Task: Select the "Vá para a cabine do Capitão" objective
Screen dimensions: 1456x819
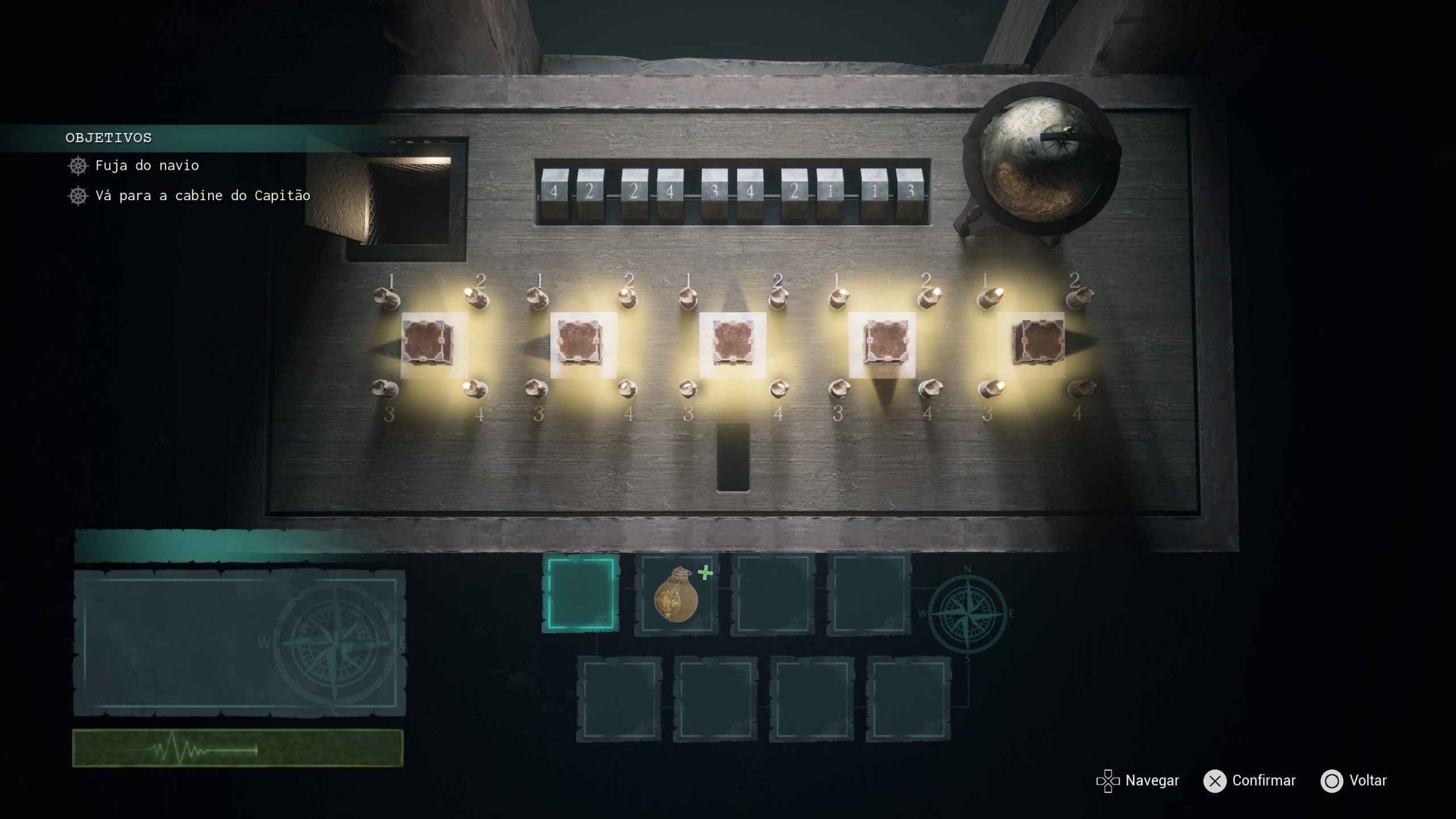Action: 202,196
